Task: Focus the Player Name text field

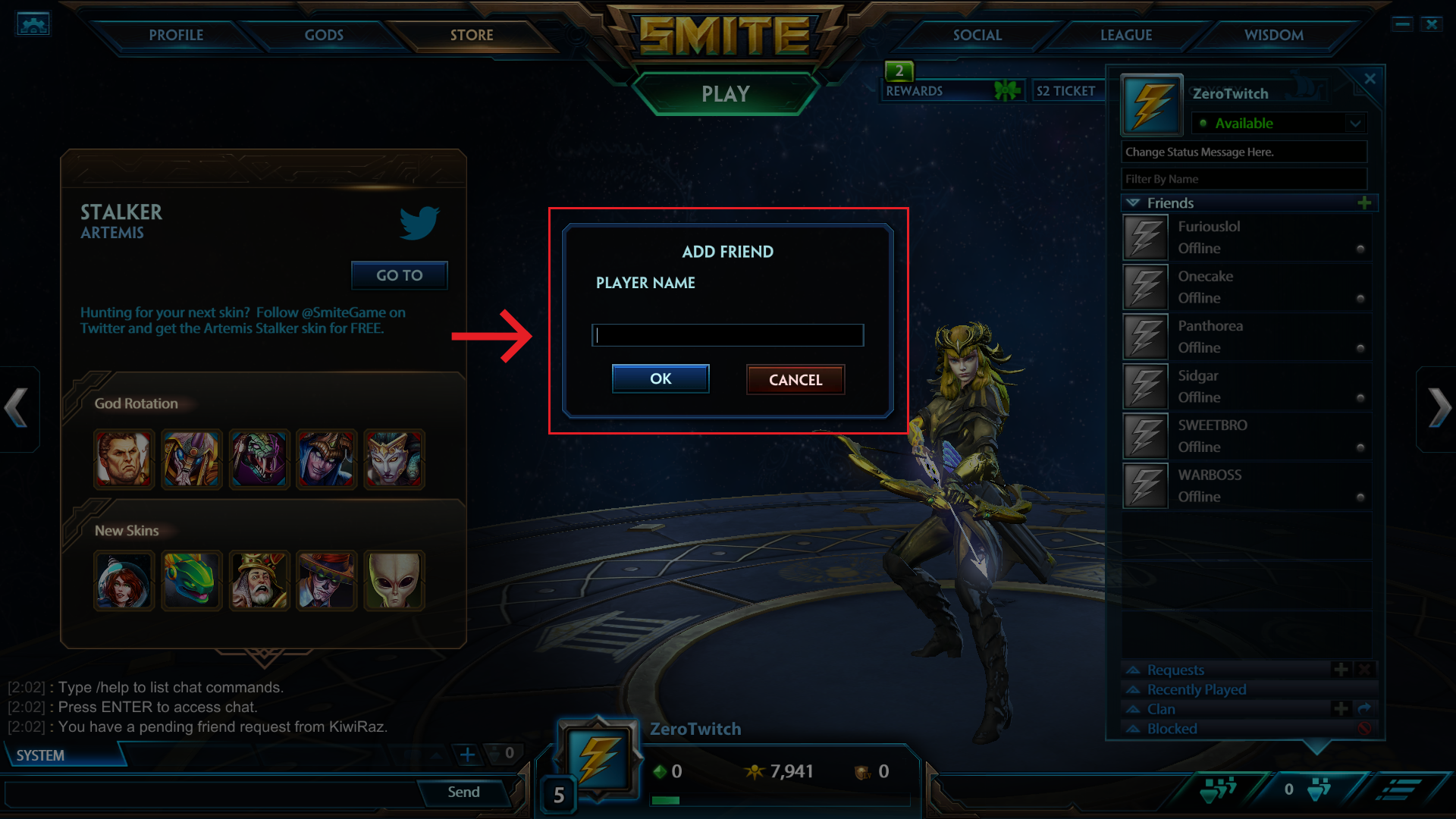Action: (x=727, y=335)
